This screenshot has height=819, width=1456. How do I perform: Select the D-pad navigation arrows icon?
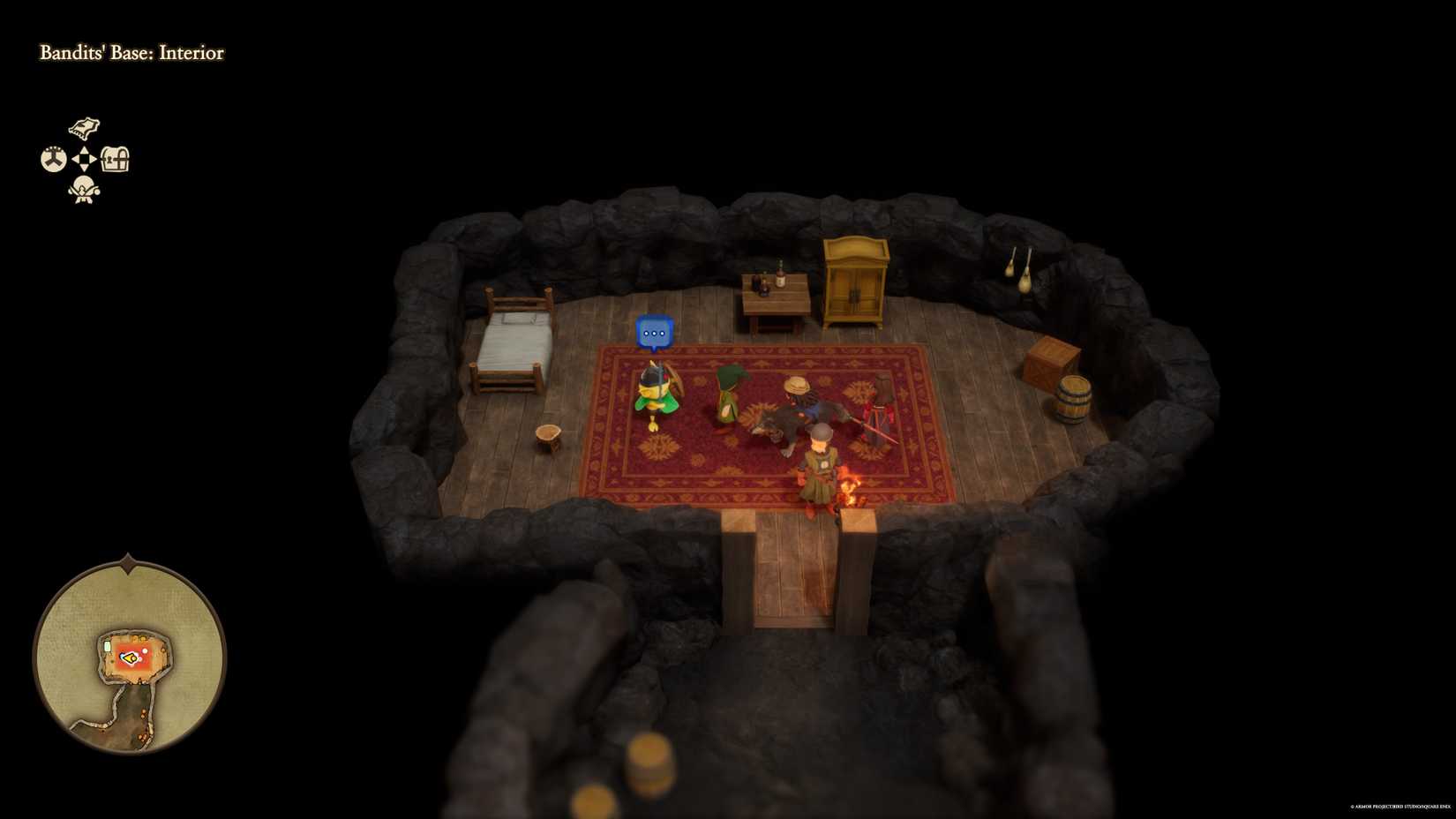pyautogui.click(x=83, y=157)
